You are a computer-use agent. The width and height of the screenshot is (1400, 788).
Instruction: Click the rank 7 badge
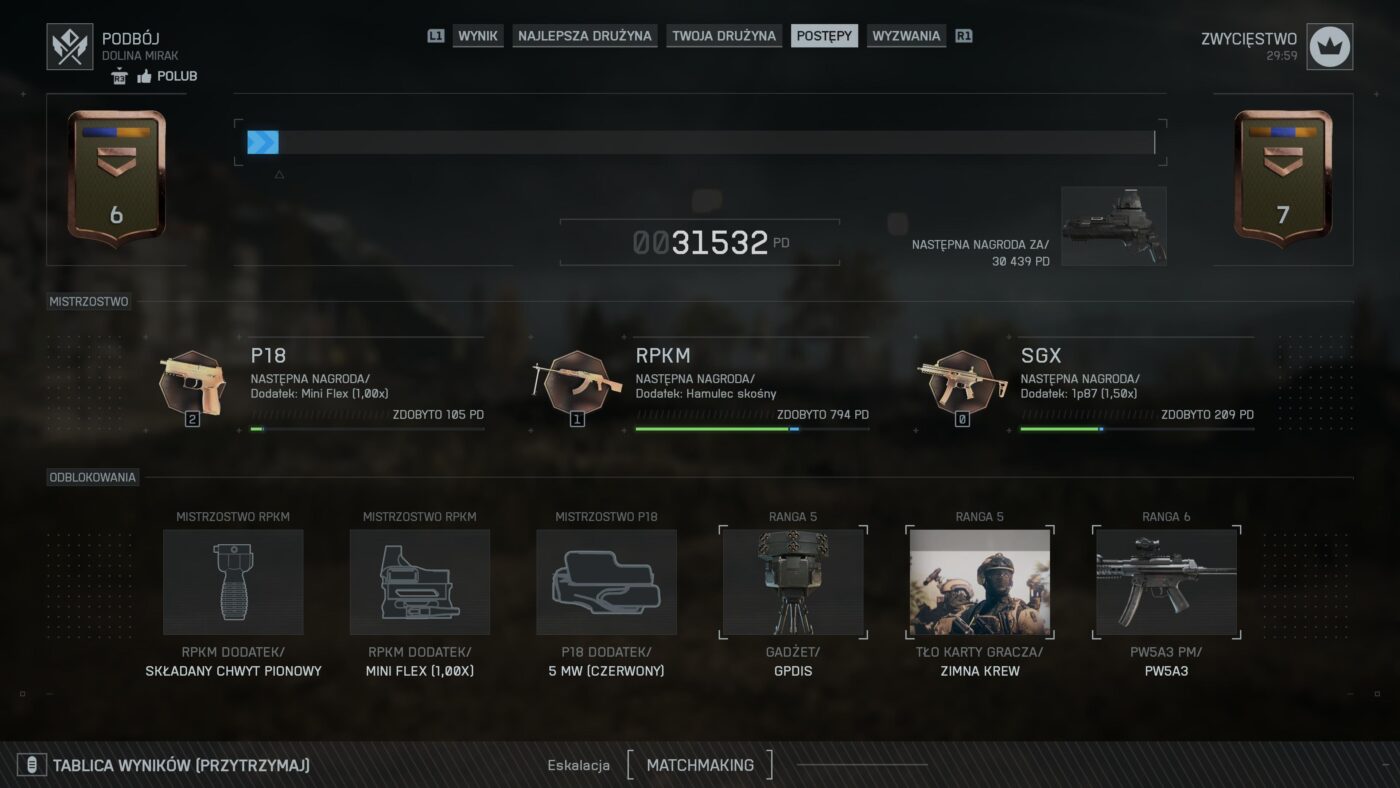1283,178
